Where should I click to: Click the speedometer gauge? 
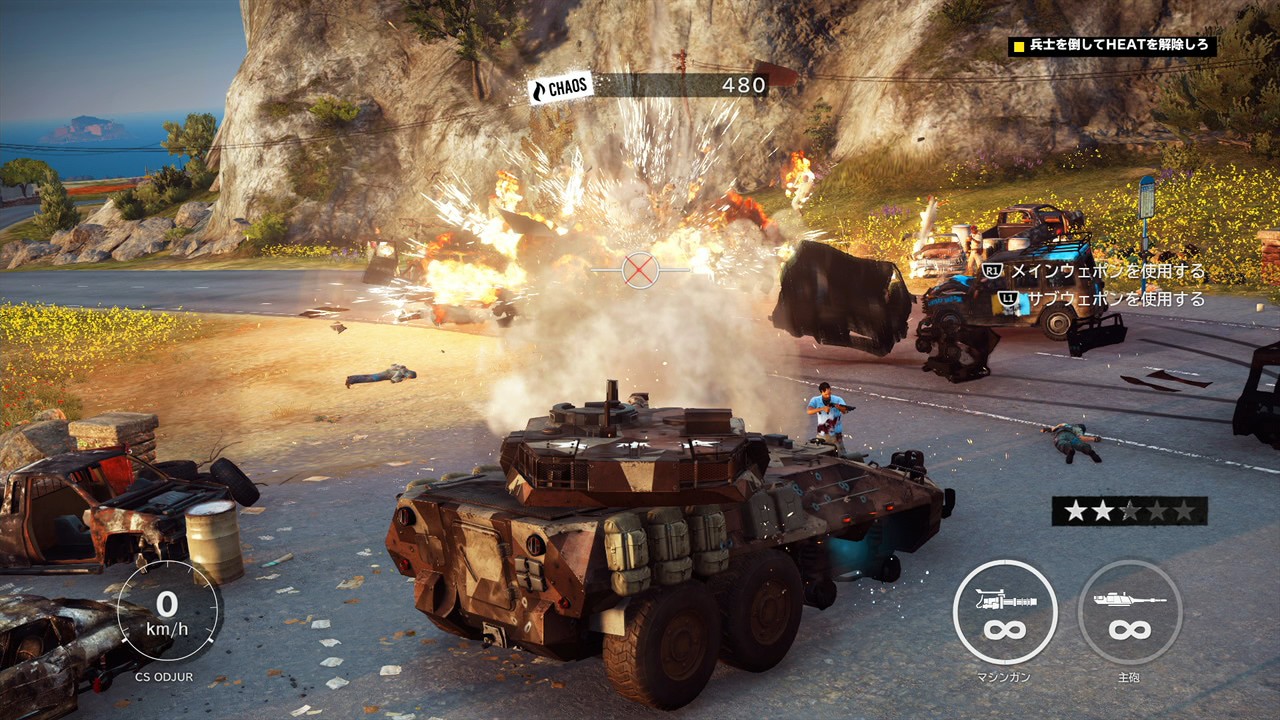168,610
